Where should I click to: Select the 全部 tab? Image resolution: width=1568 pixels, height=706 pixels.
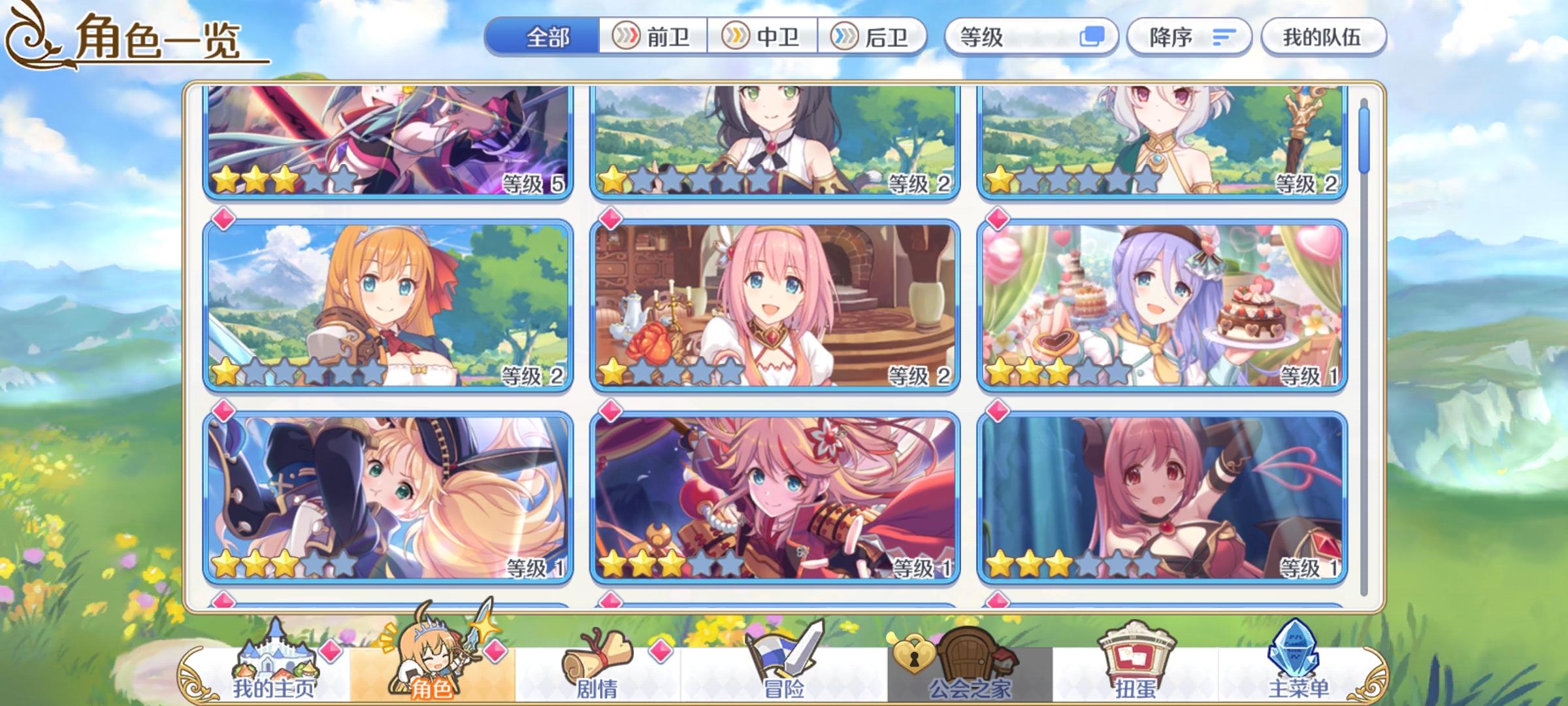(x=547, y=37)
